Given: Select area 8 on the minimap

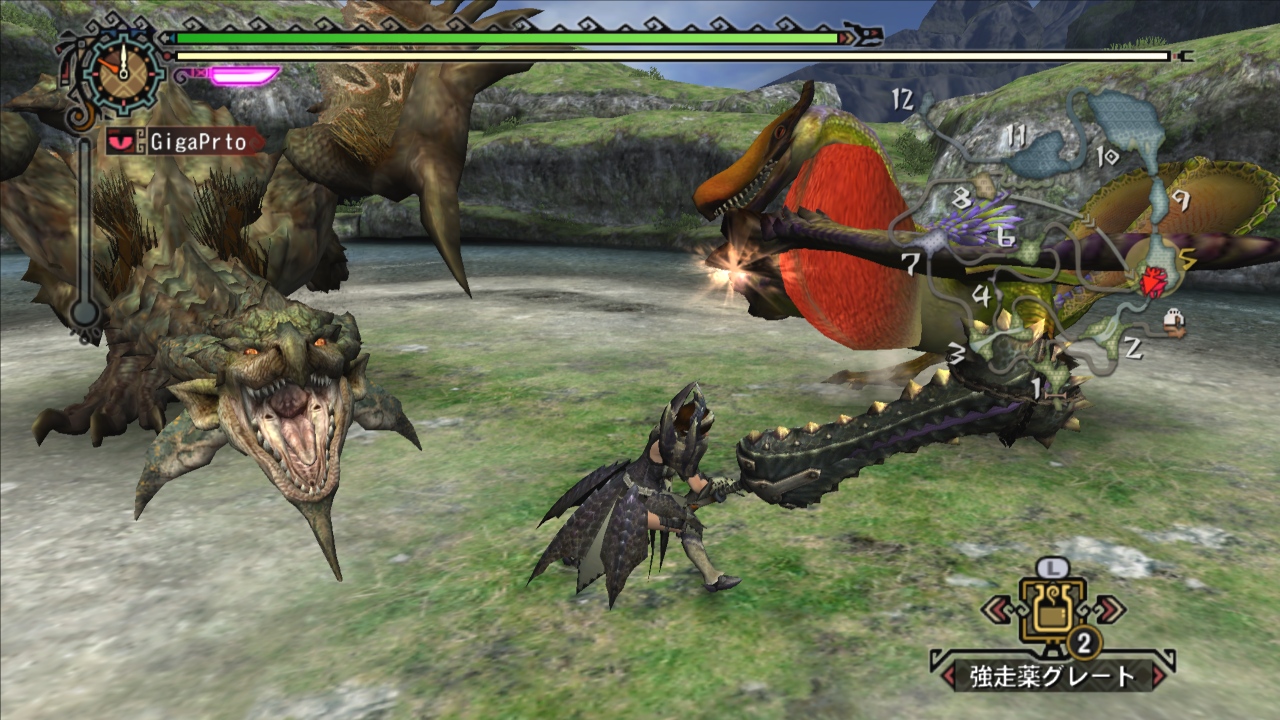Looking at the screenshot, I should (x=962, y=197).
